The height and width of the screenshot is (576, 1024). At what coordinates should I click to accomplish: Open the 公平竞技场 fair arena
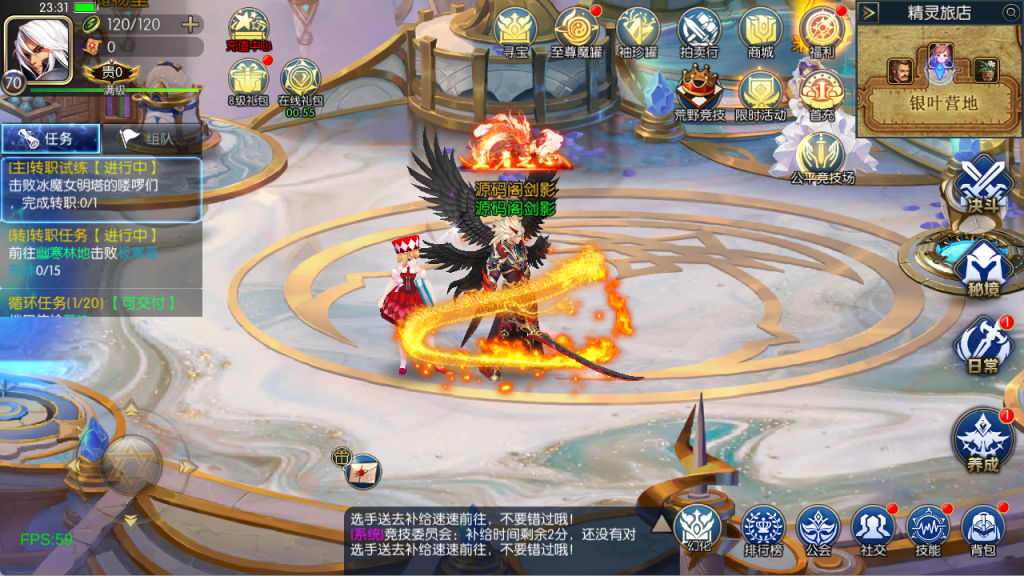point(822,157)
